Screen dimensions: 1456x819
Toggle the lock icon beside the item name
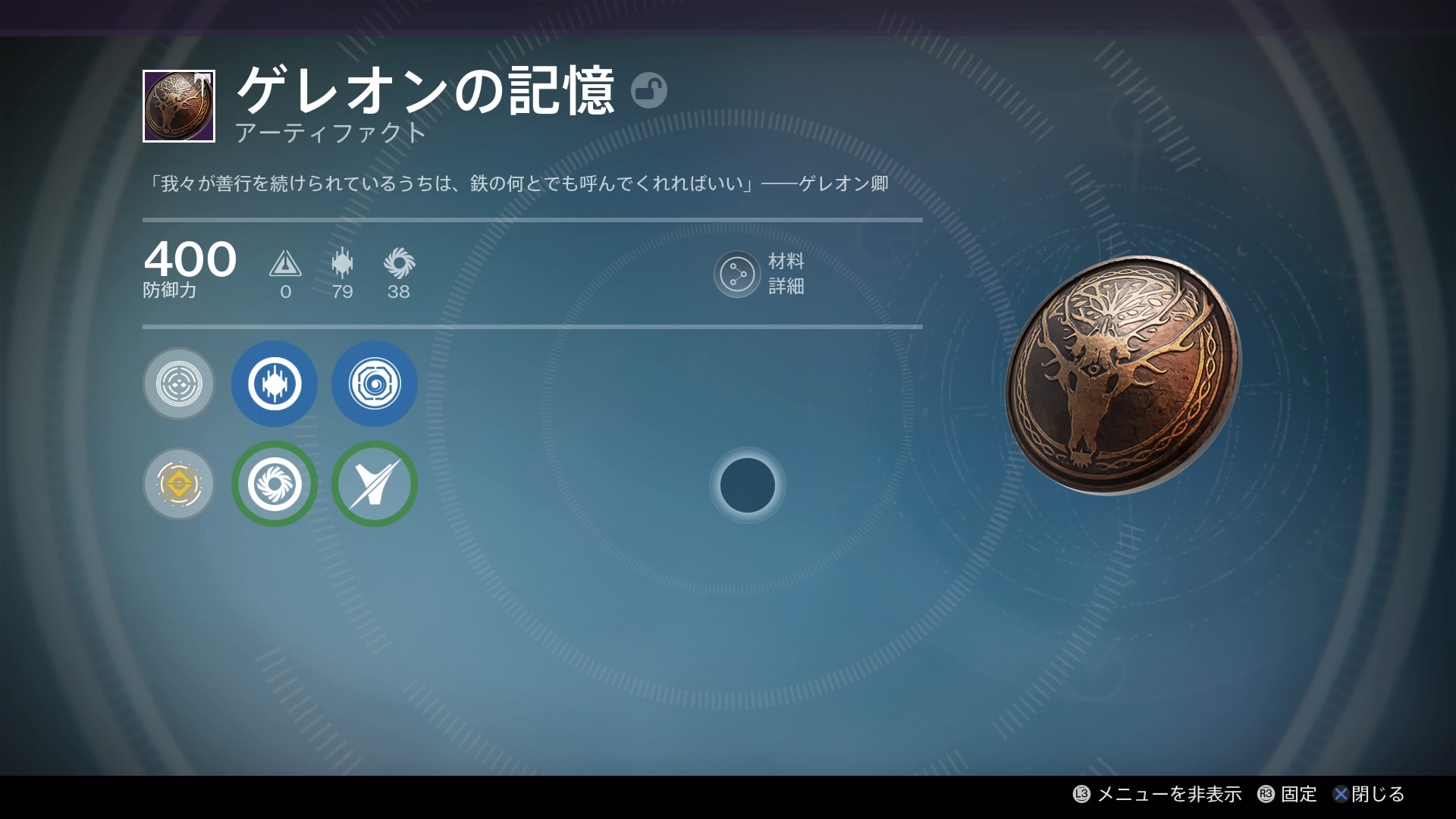pyautogui.click(x=648, y=90)
